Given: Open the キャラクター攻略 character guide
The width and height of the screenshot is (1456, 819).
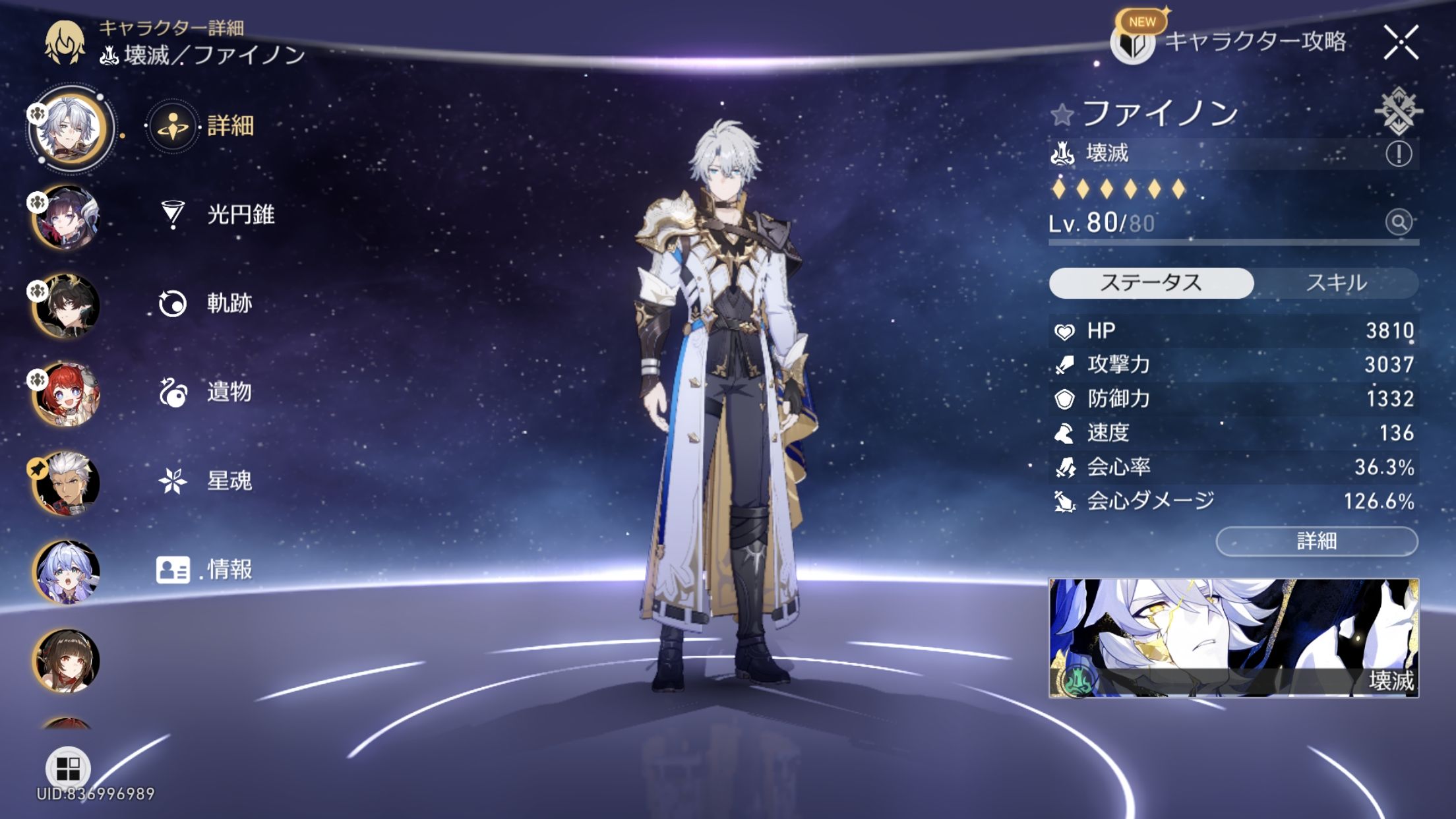Looking at the screenshot, I should 1230,42.
